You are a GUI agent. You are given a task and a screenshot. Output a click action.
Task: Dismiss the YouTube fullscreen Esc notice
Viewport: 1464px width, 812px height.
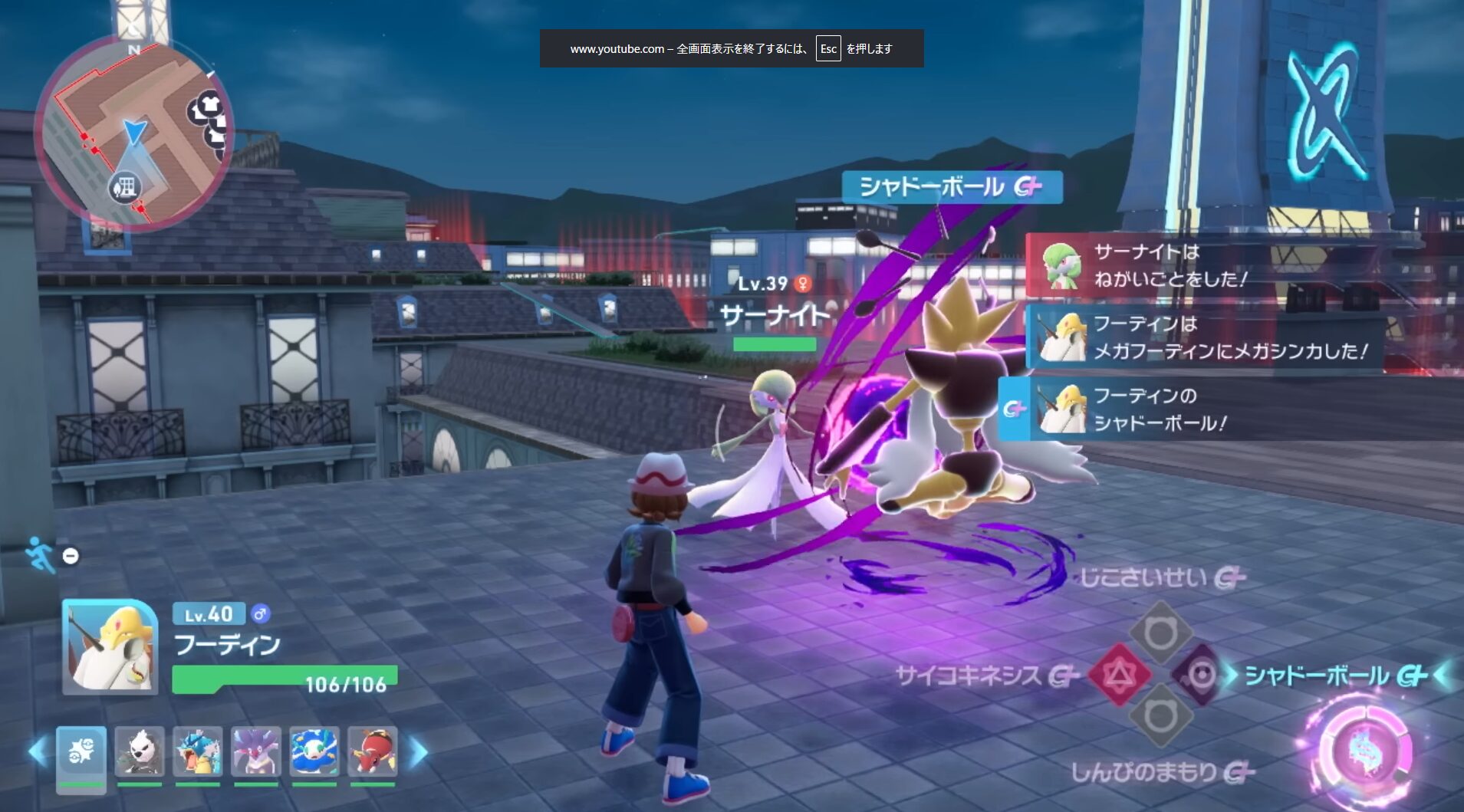click(731, 48)
